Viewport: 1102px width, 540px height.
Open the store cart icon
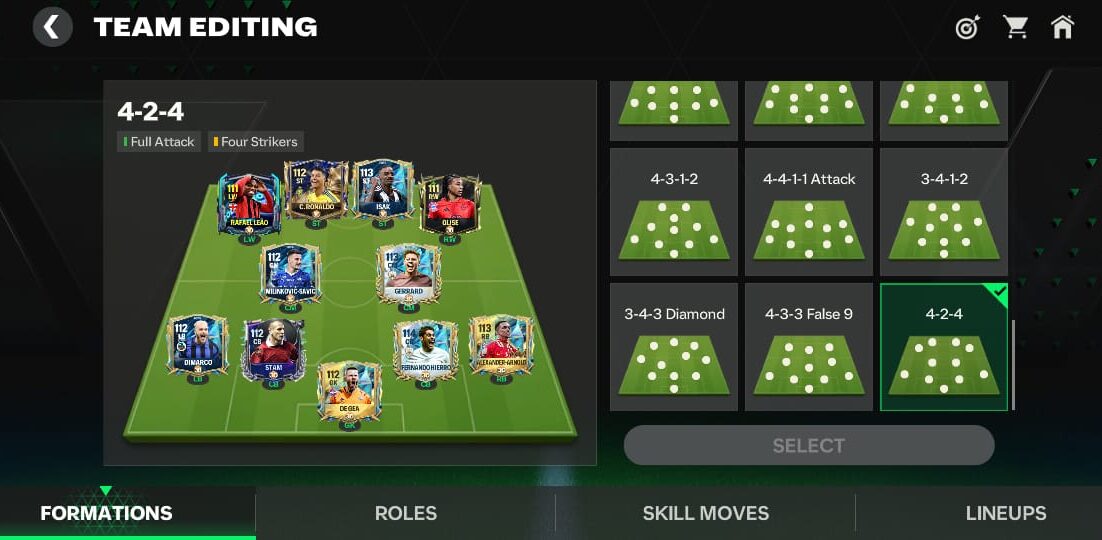coord(1016,28)
